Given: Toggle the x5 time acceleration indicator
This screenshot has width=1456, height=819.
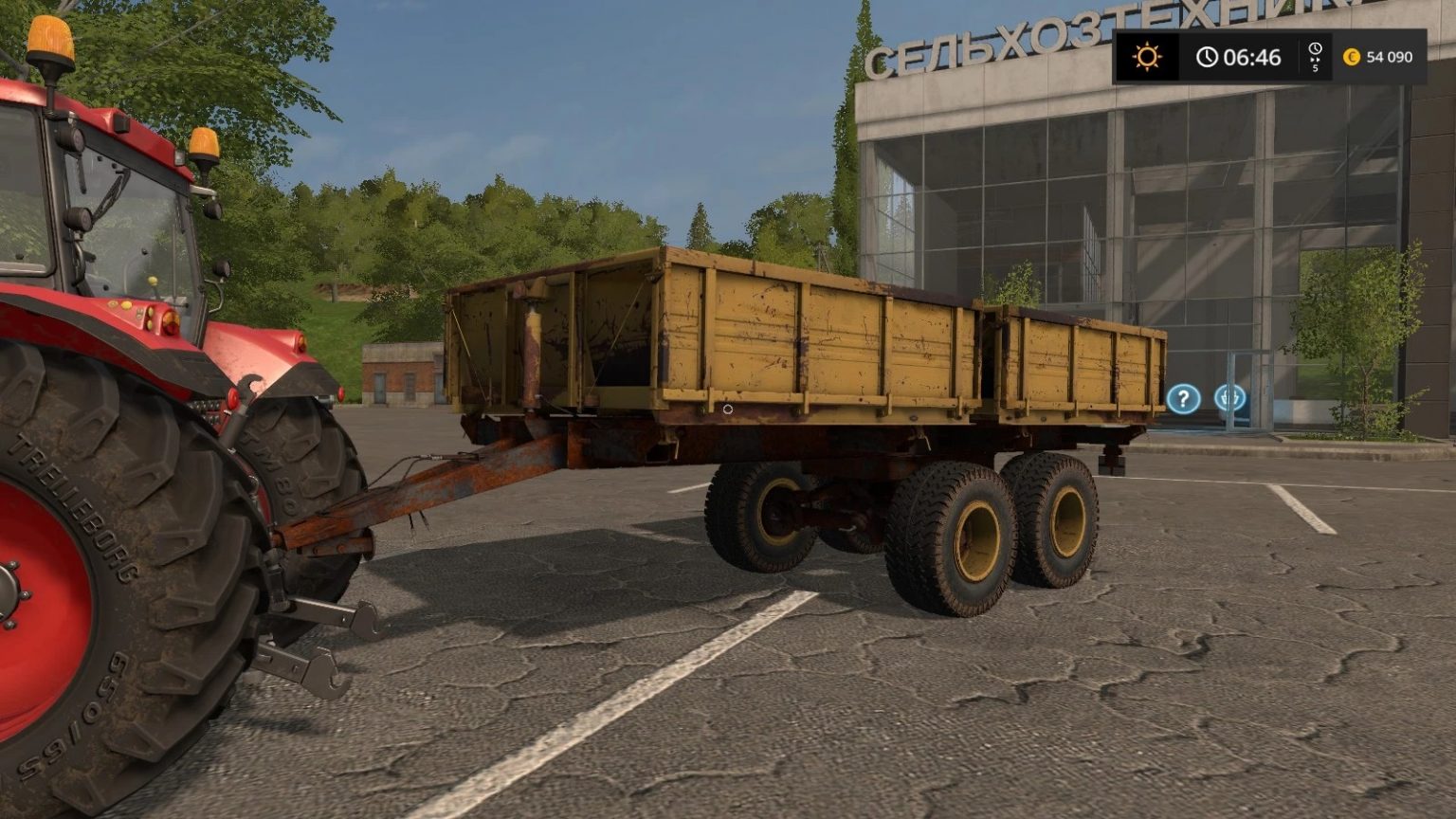Looking at the screenshot, I should point(1315,69).
